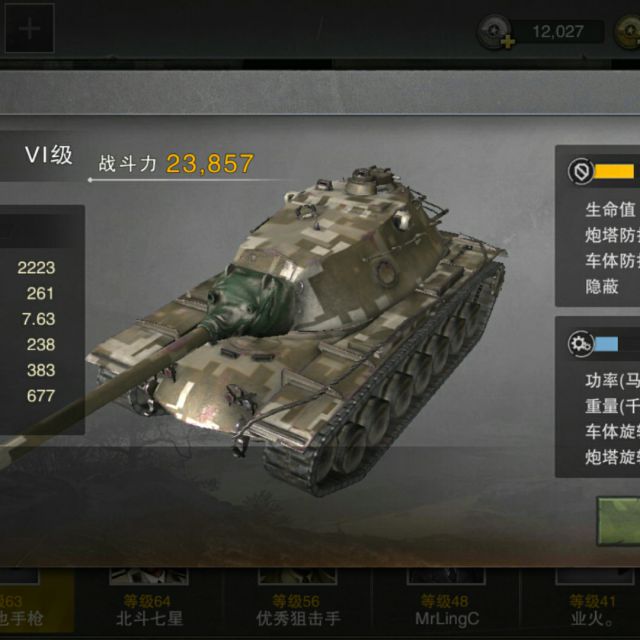Tap the plus button in the top-left corner
This screenshot has width=640, height=640.
click(29, 29)
